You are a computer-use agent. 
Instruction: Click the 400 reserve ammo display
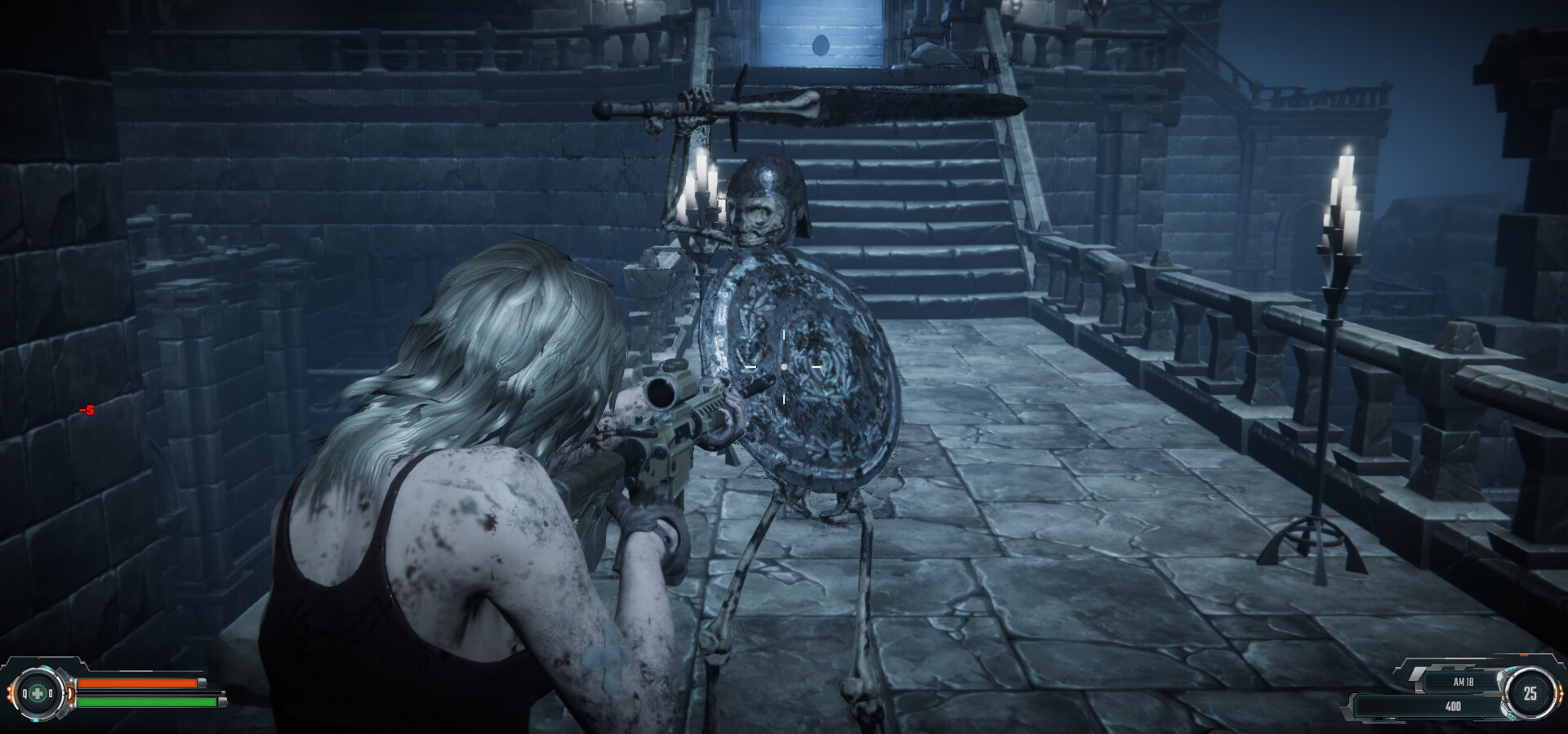[1454, 706]
